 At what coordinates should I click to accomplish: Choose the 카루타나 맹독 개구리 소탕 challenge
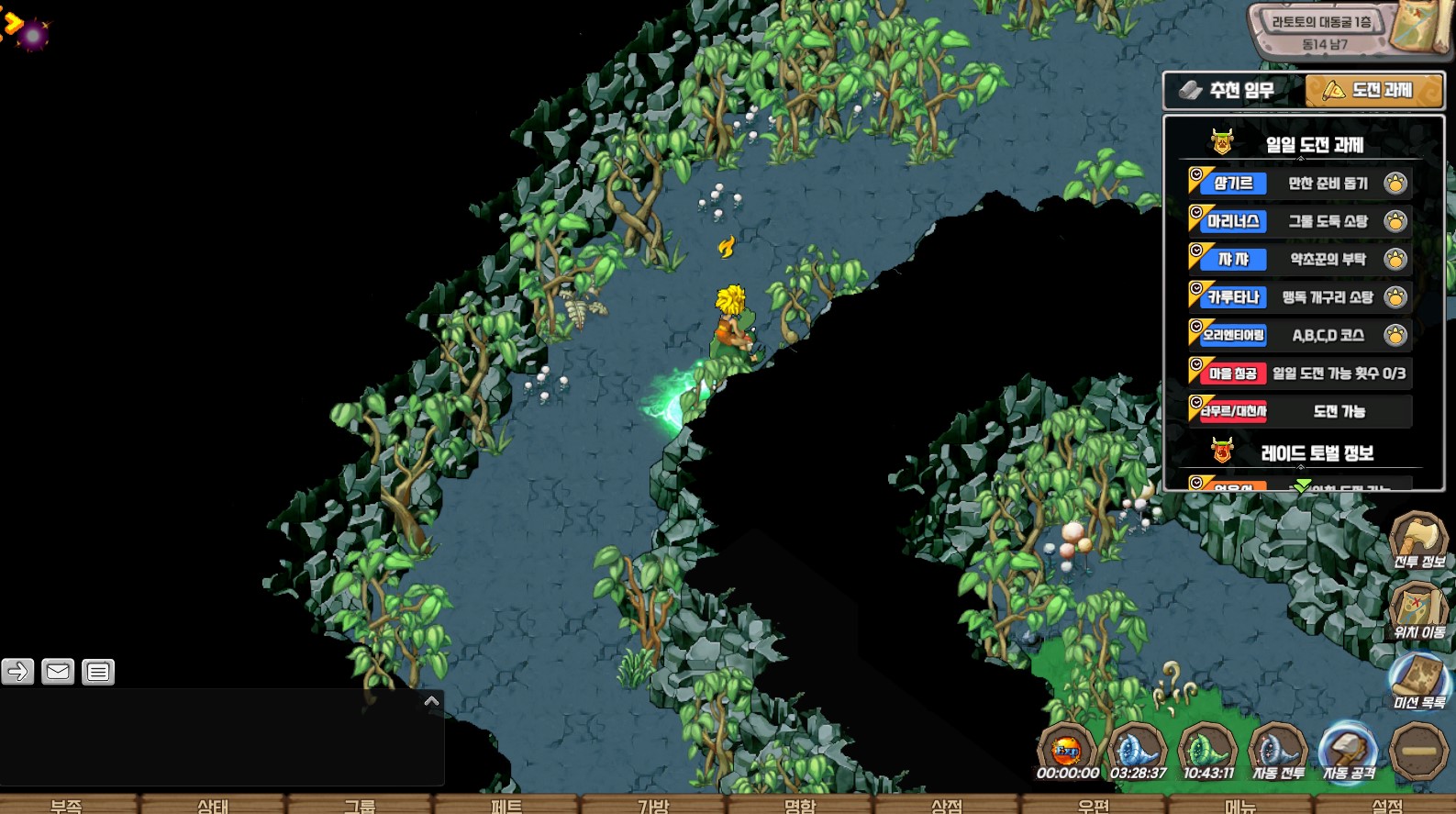point(1299,297)
